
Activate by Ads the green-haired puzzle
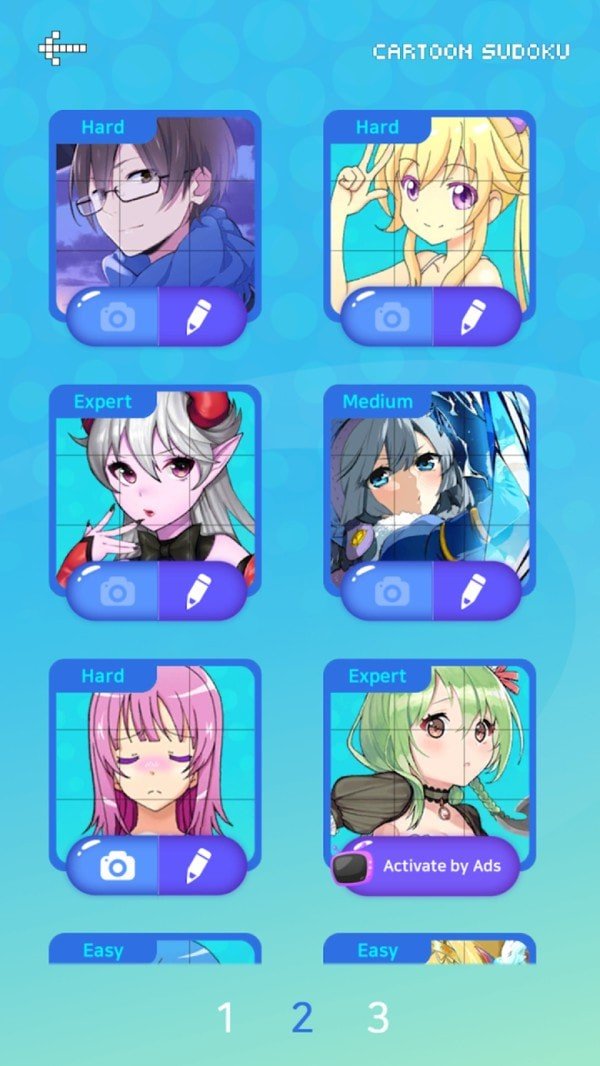point(427,866)
